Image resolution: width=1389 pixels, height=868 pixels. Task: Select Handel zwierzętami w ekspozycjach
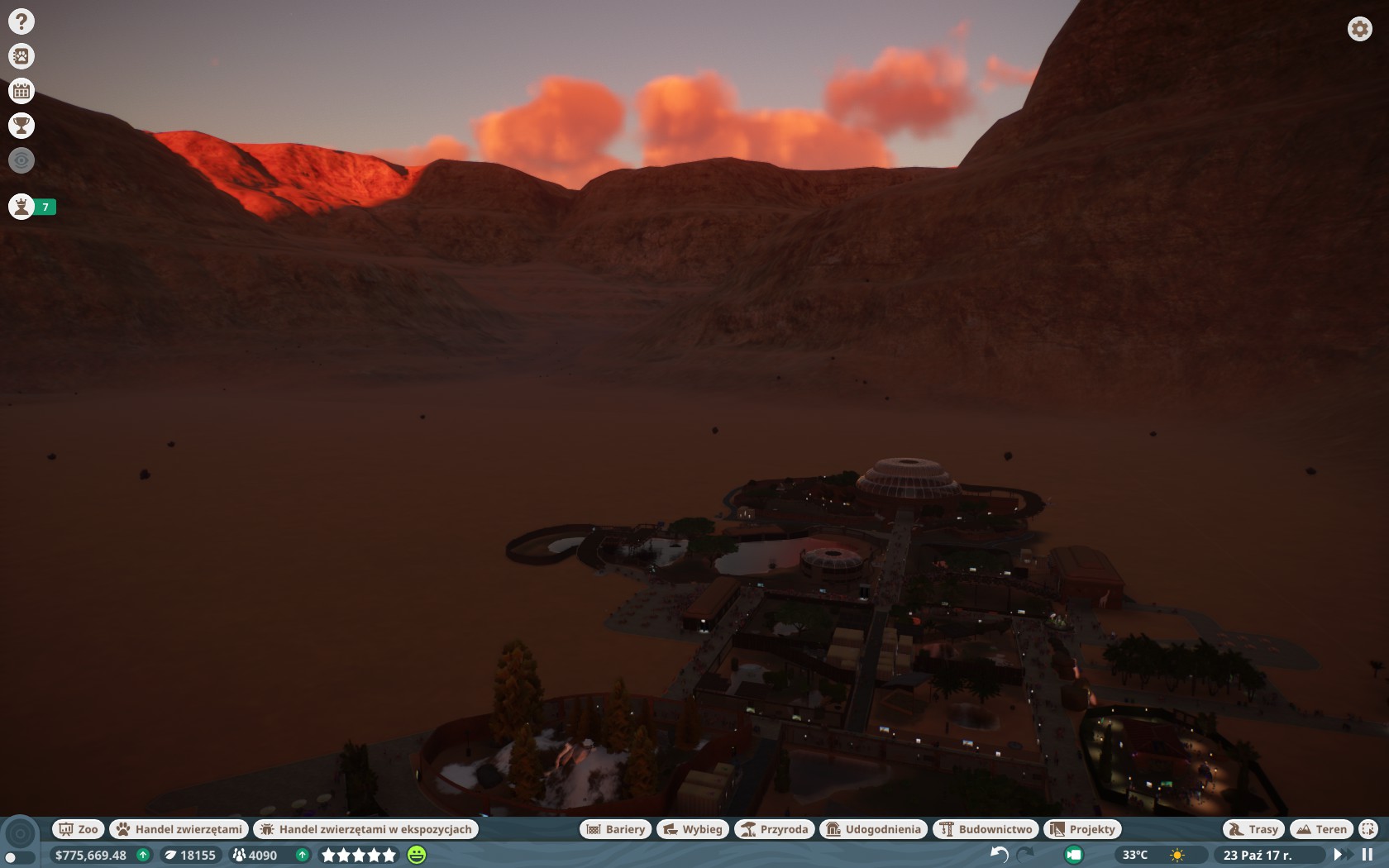pos(366,829)
